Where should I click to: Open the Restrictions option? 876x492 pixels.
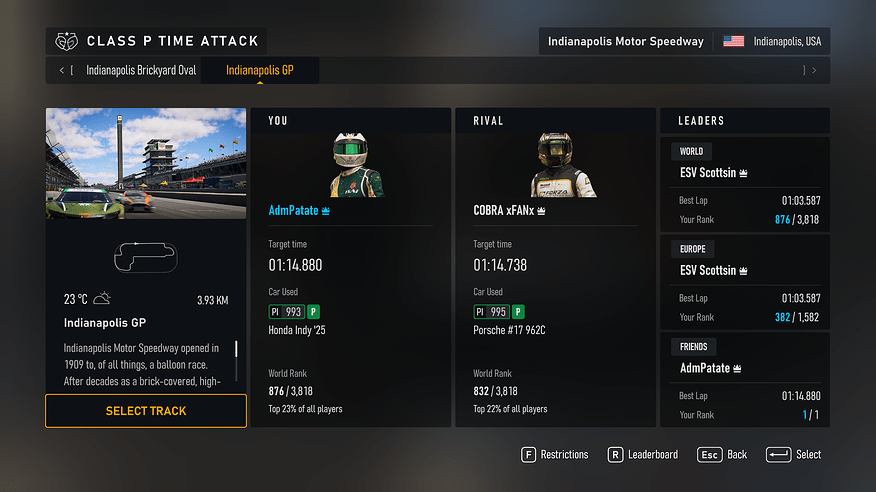click(555, 454)
